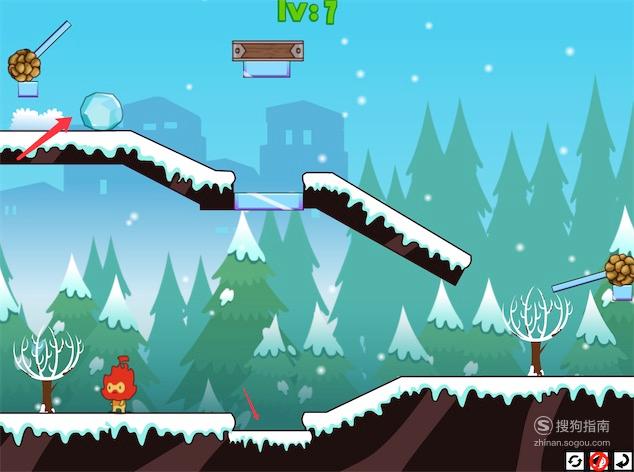Toggle the muted sound button
The image size is (634, 472).
(x=599, y=461)
